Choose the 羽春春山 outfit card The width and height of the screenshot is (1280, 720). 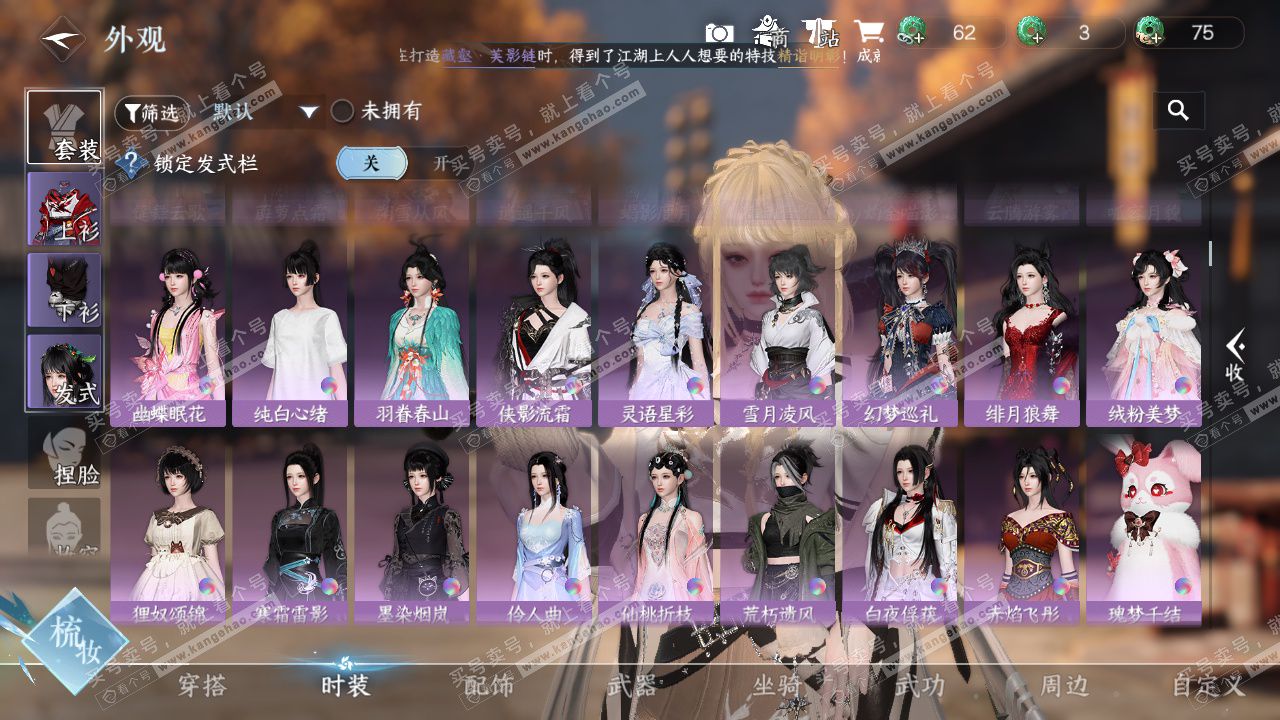(412, 331)
